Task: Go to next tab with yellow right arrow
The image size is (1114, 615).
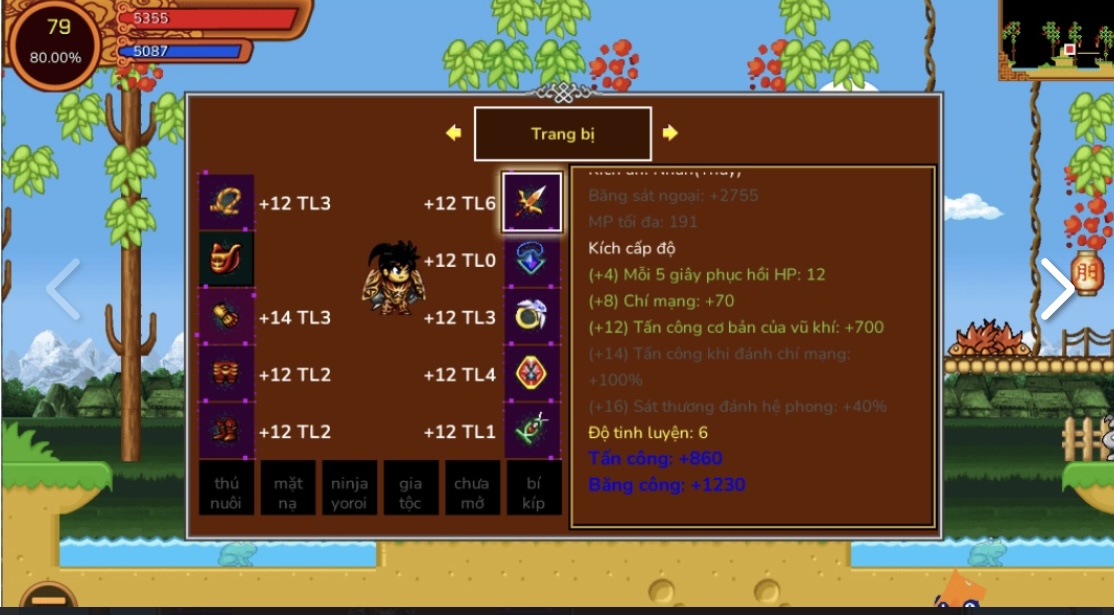Action: 670,133
